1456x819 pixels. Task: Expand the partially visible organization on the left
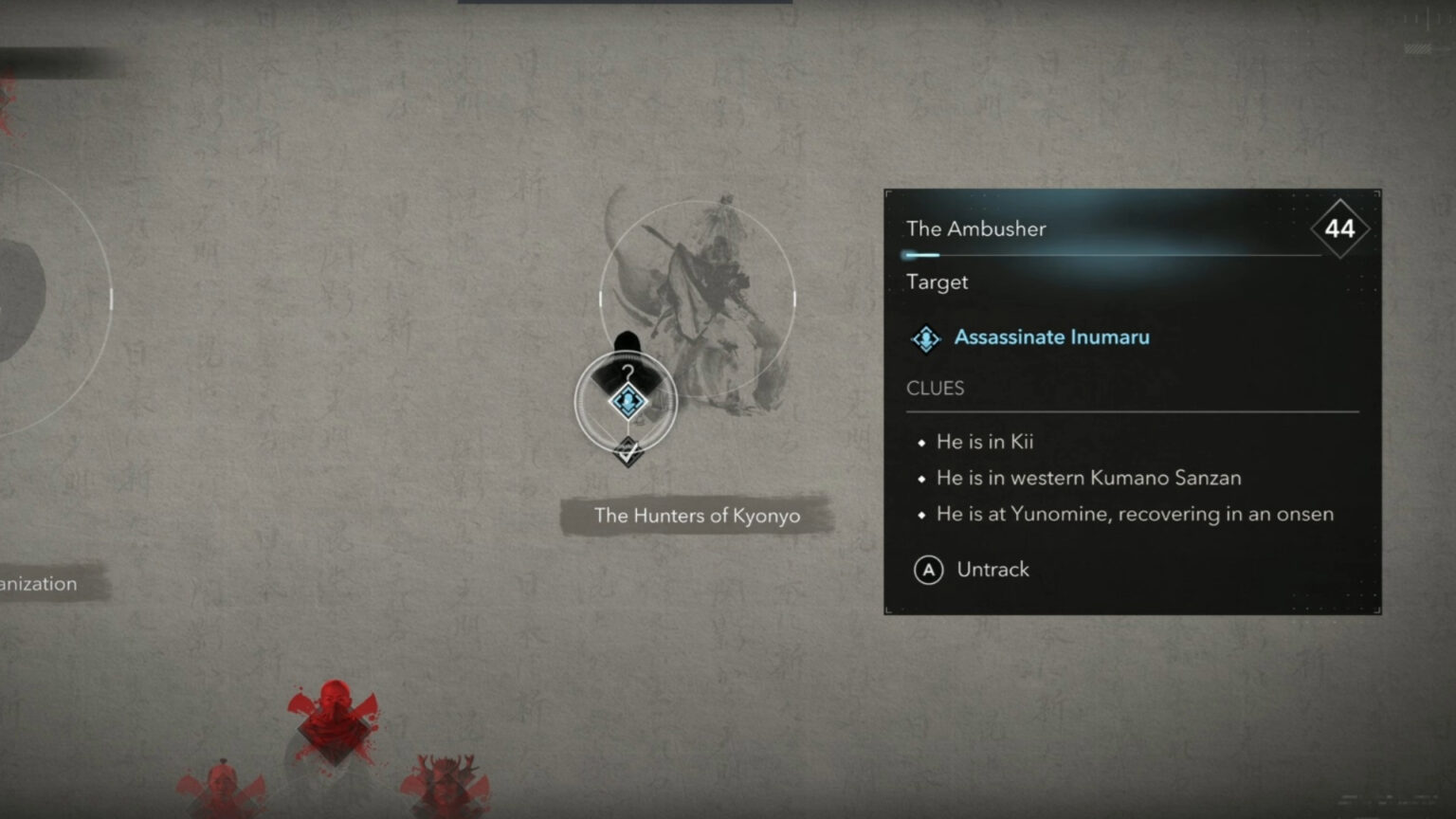(x=38, y=583)
